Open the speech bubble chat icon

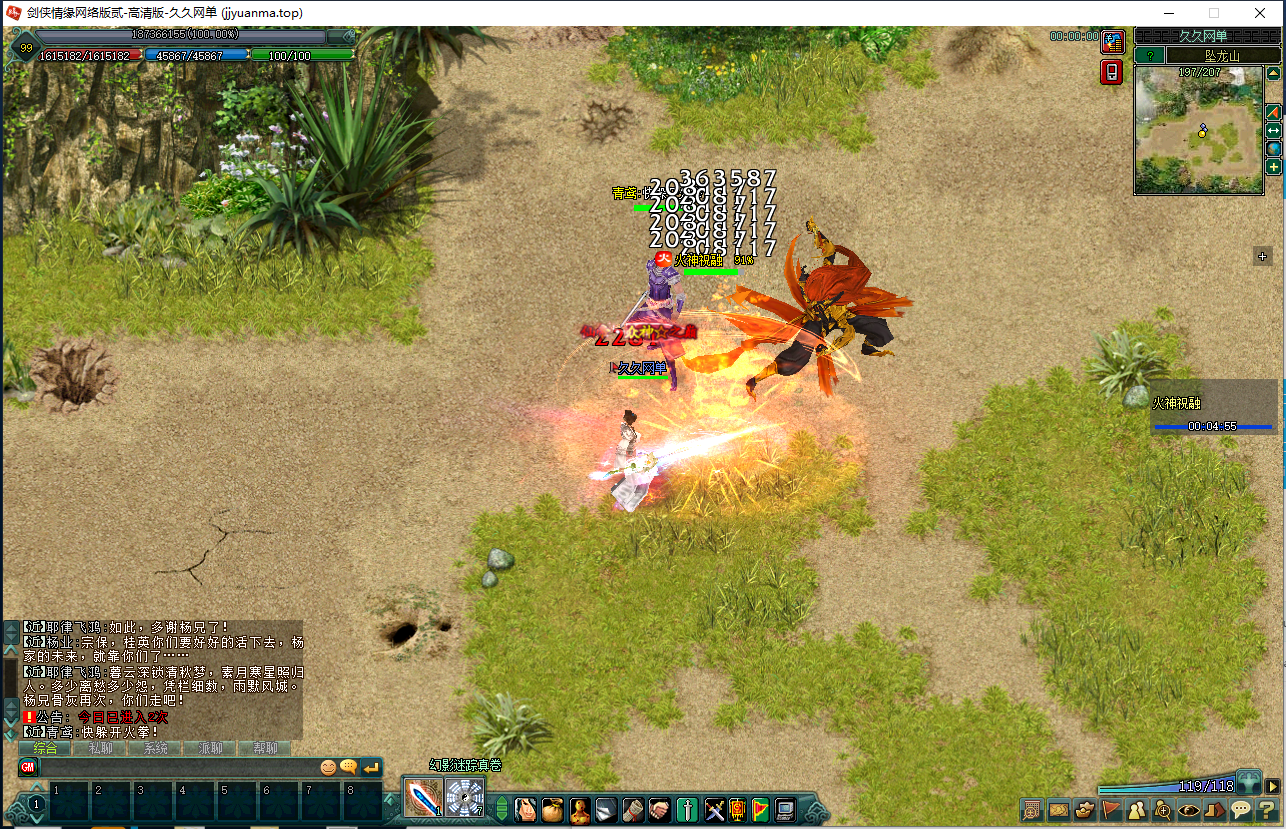(x=1241, y=810)
